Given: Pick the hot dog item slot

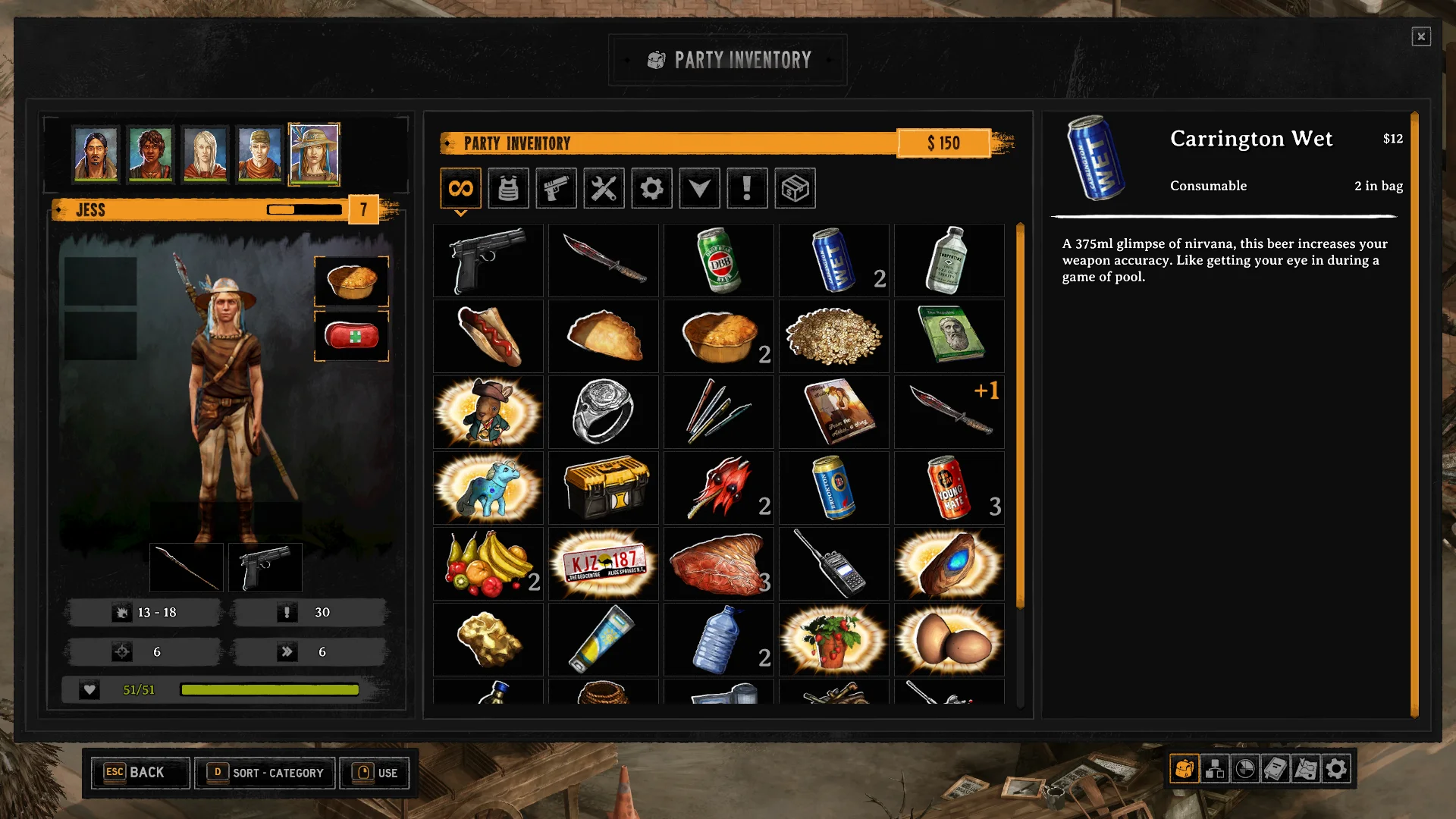Looking at the screenshot, I should click(488, 336).
